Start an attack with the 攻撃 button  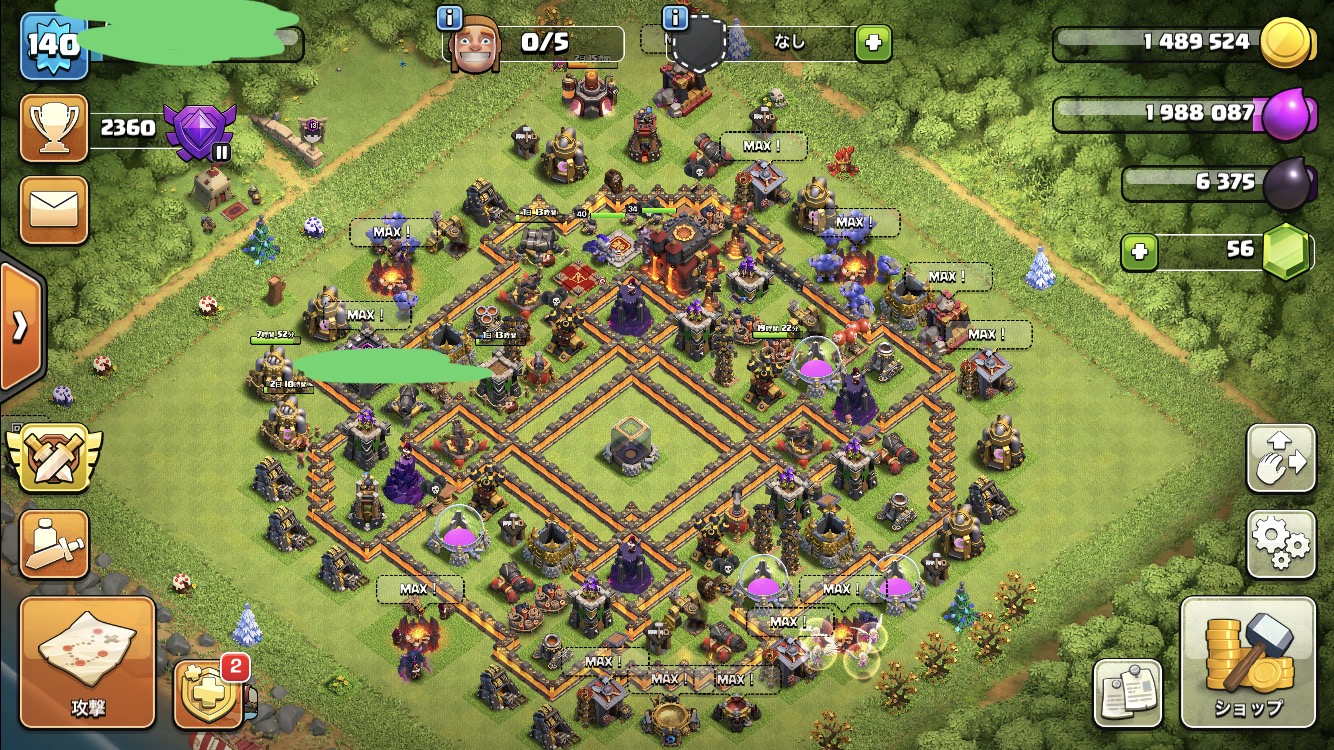[x=87, y=662]
